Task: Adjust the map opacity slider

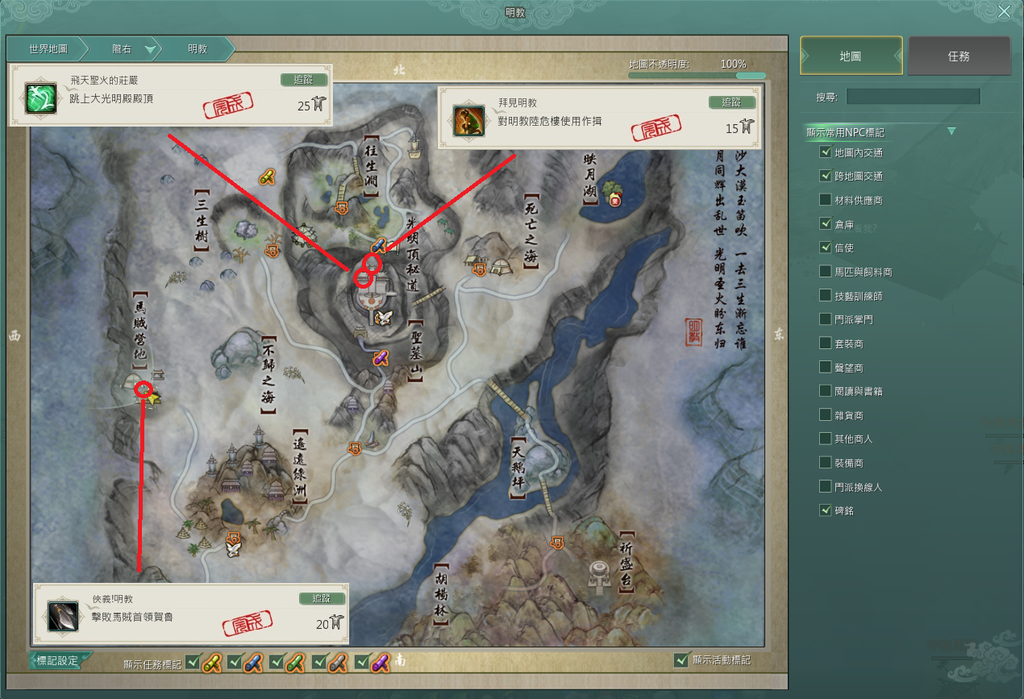Action: [x=742, y=75]
